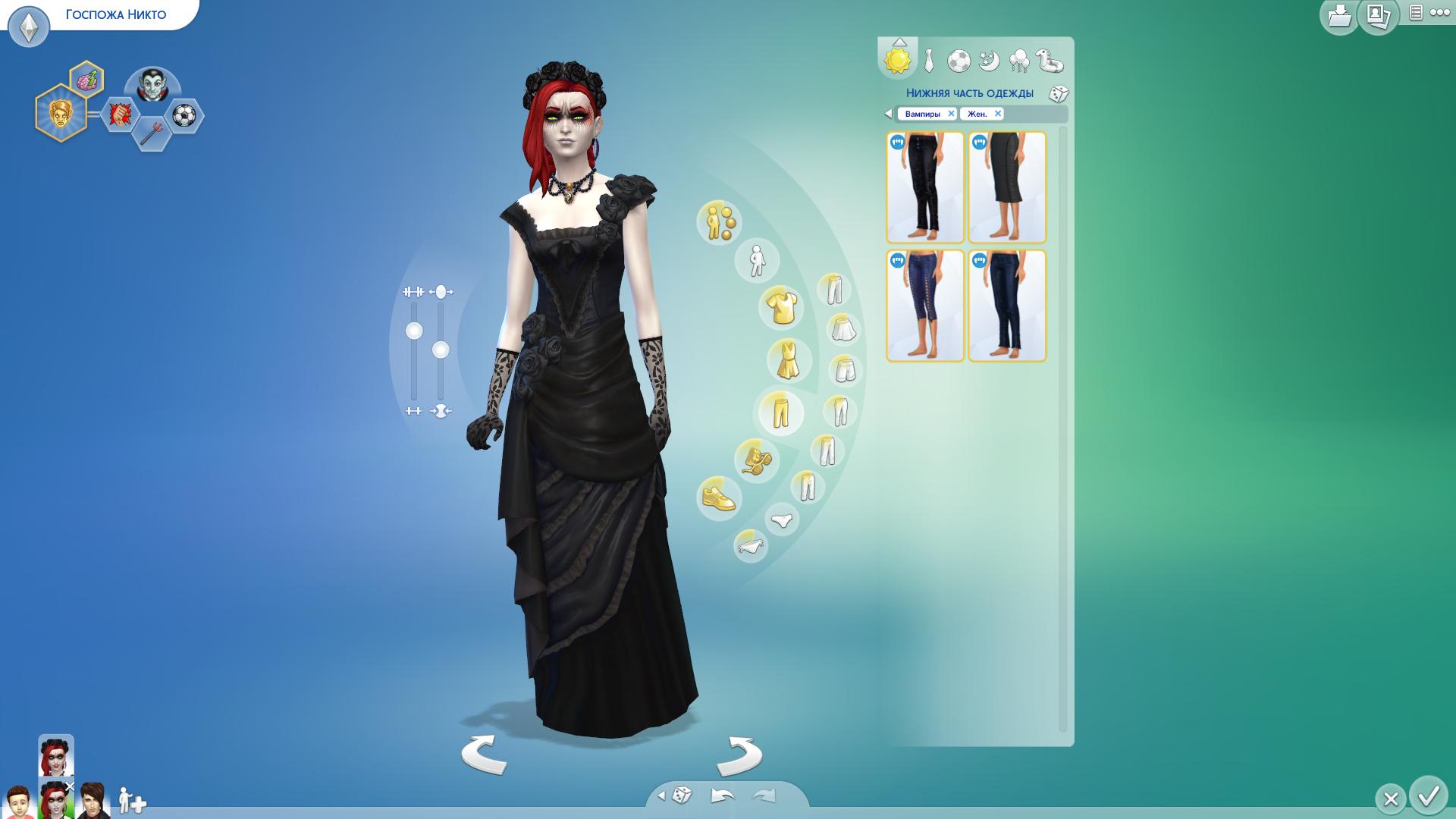The width and height of the screenshot is (1456, 819).
Task: Remove the Вампиры filter tag
Action: (951, 114)
